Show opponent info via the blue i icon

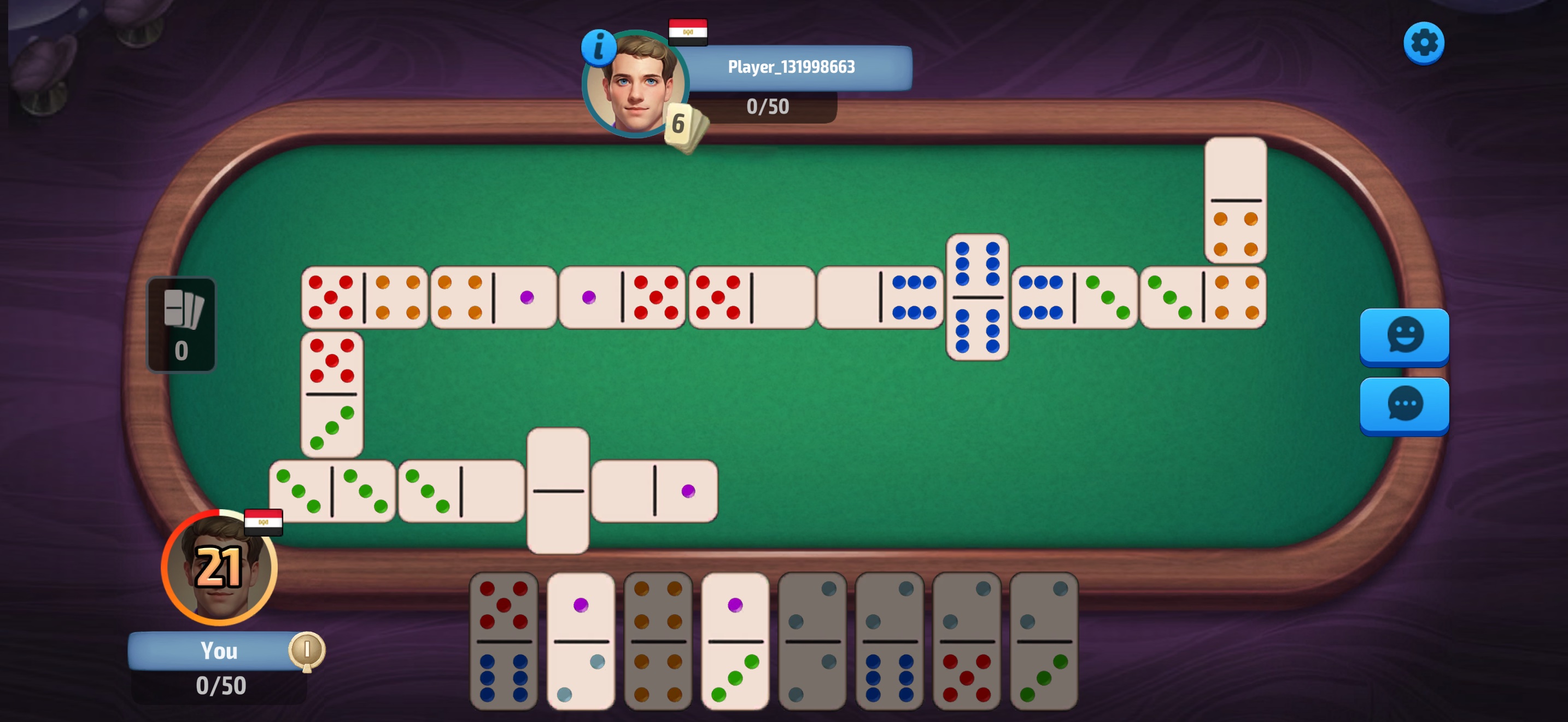coord(598,47)
